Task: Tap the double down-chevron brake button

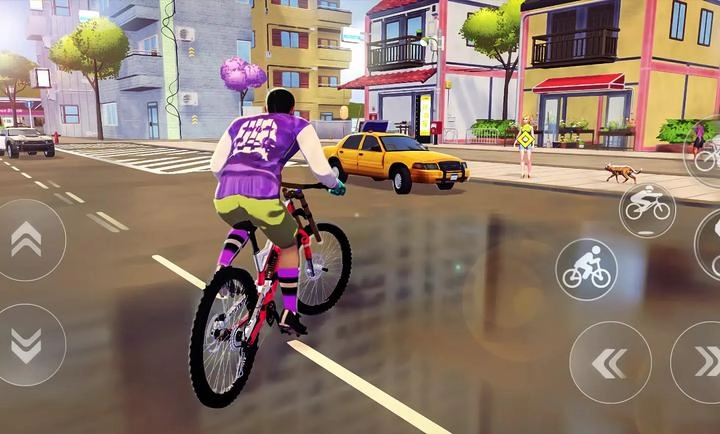Action: pyautogui.click(x=27, y=345)
